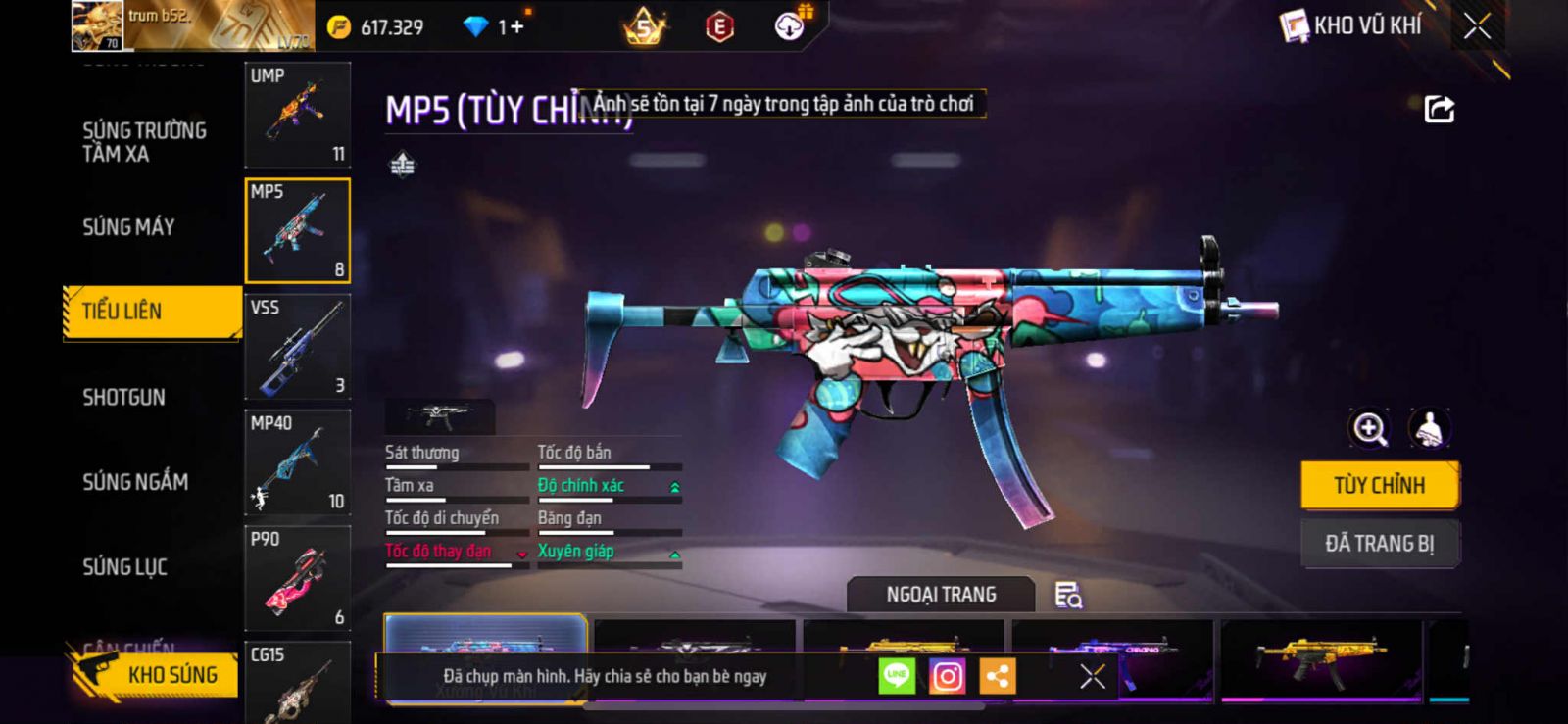Select the UMP weapon thumbnail
The image size is (1568, 724).
297,115
